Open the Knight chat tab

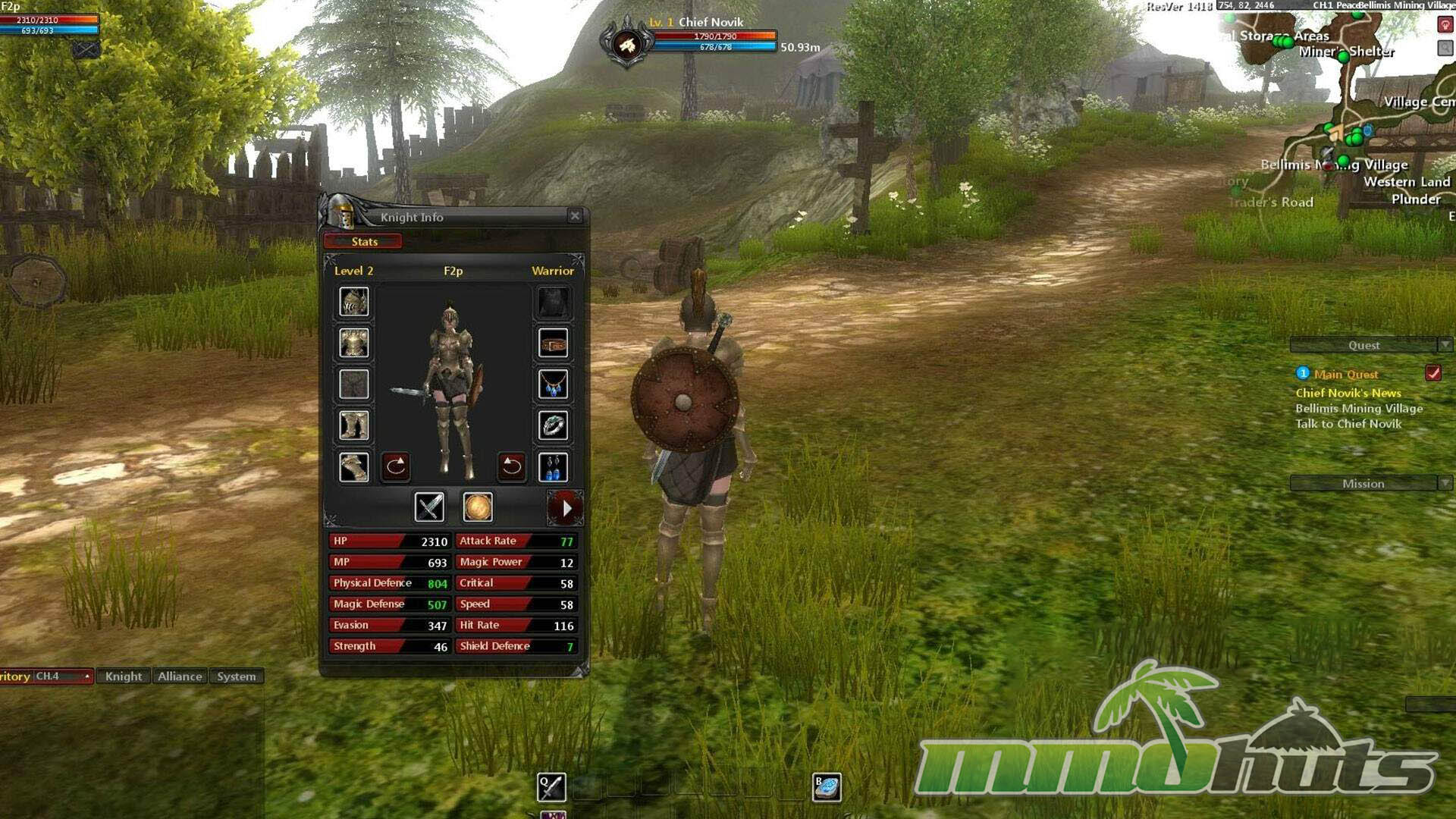coord(123,676)
